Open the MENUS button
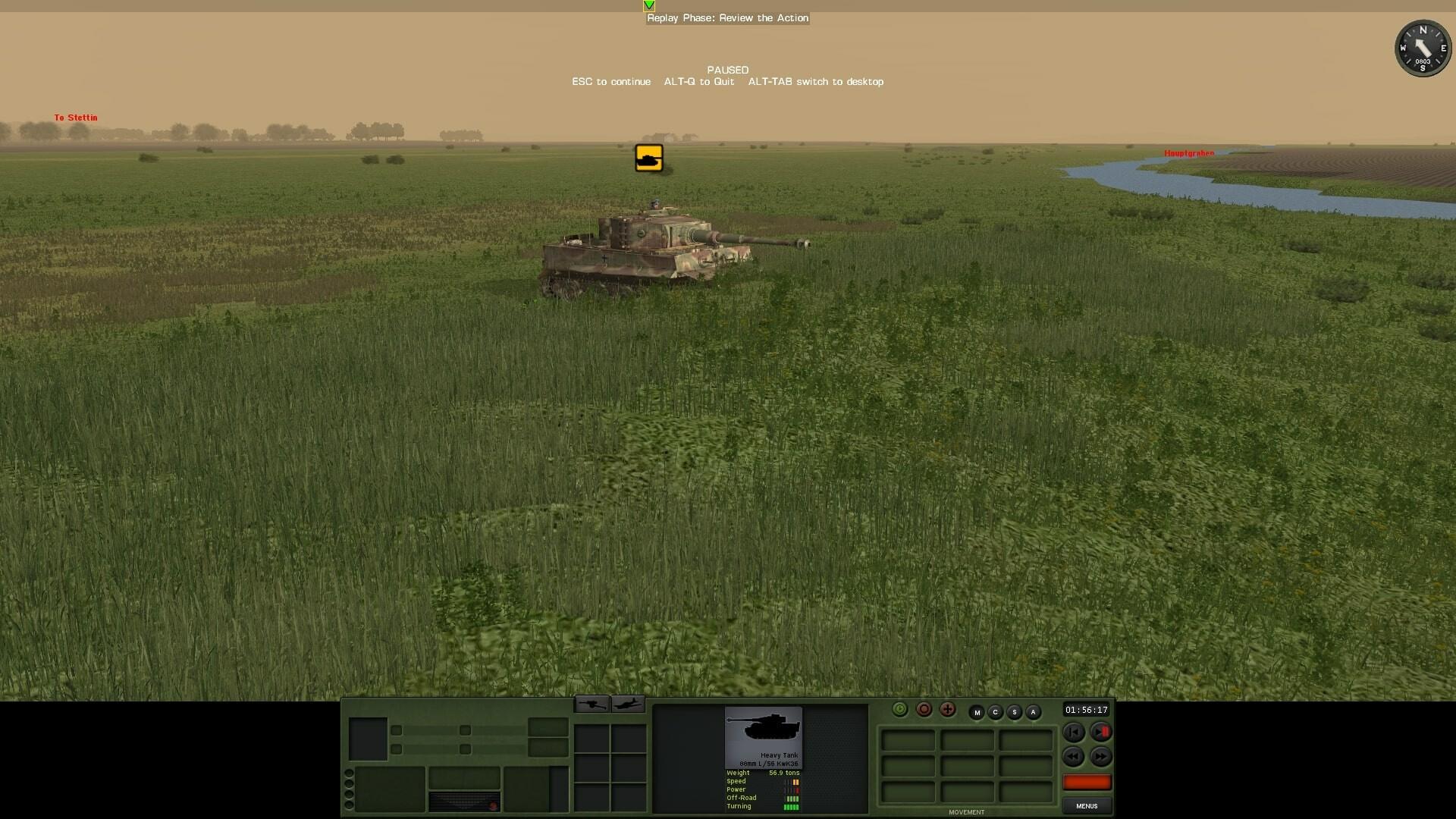This screenshot has width=1456, height=819. point(1087,806)
